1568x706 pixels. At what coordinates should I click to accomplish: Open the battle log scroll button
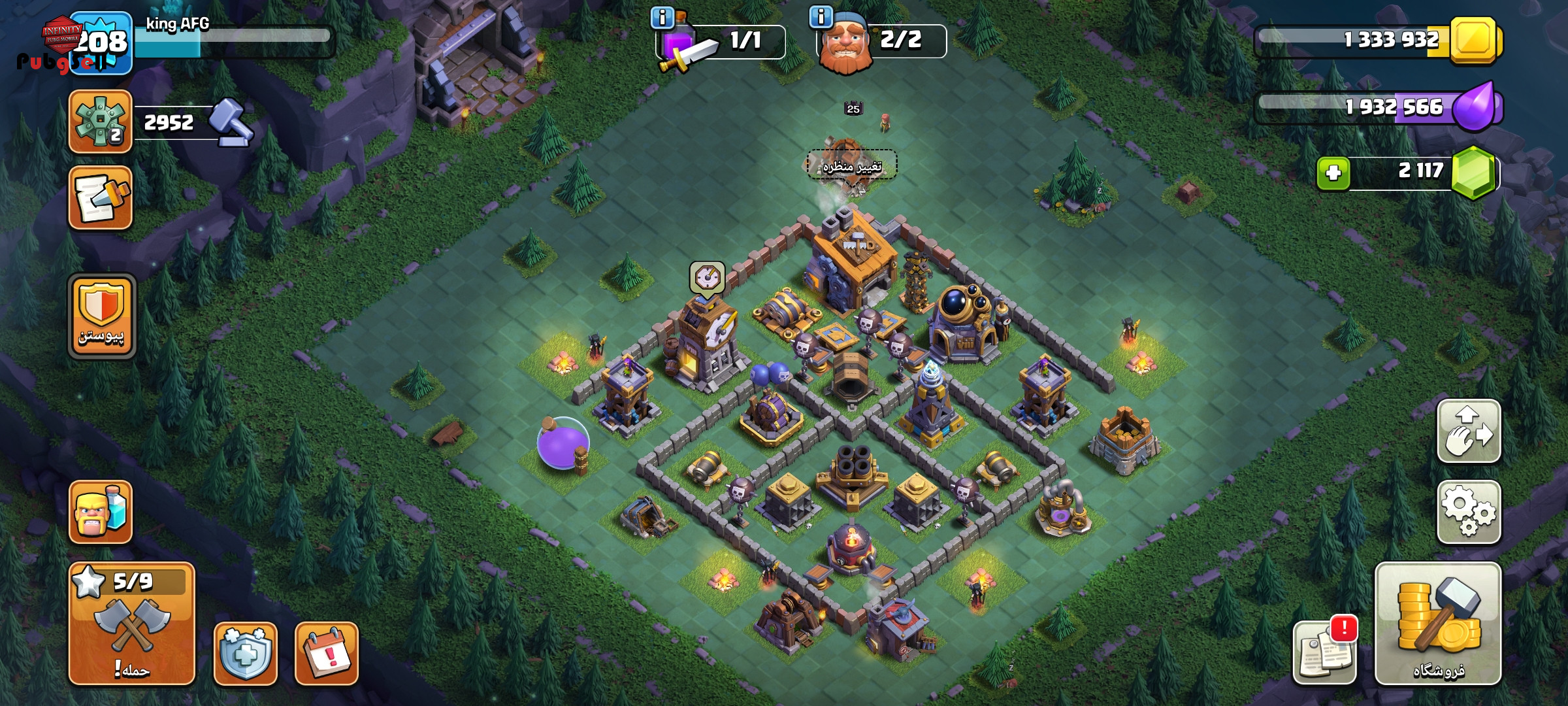pyautogui.click(x=100, y=197)
